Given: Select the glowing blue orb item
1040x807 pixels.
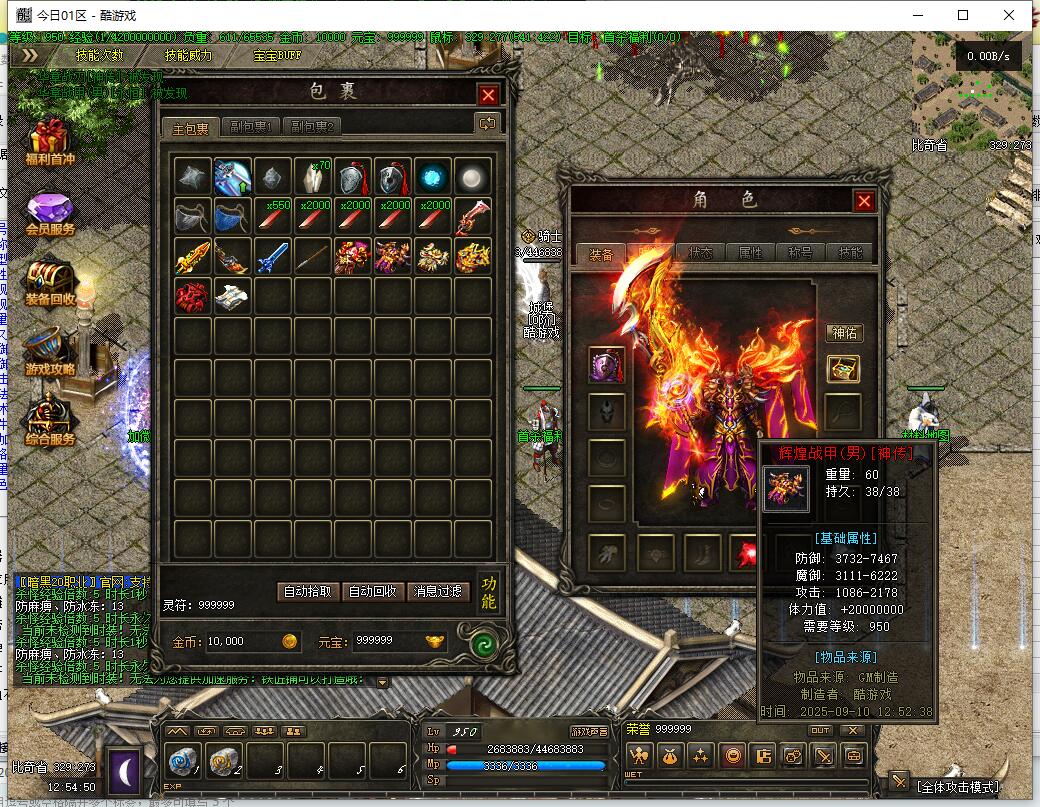Looking at the screenshot, I should (x=433, y=177).
